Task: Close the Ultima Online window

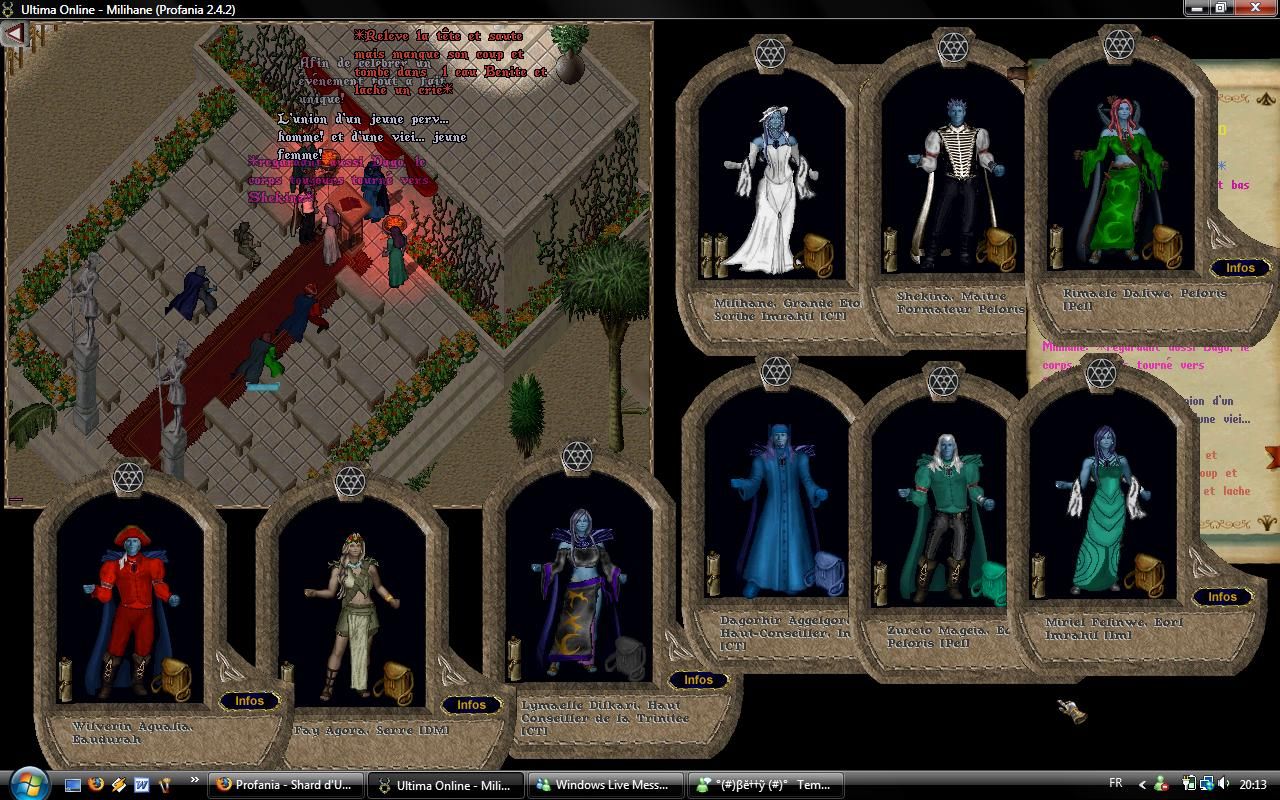Action: [1255, 8]
